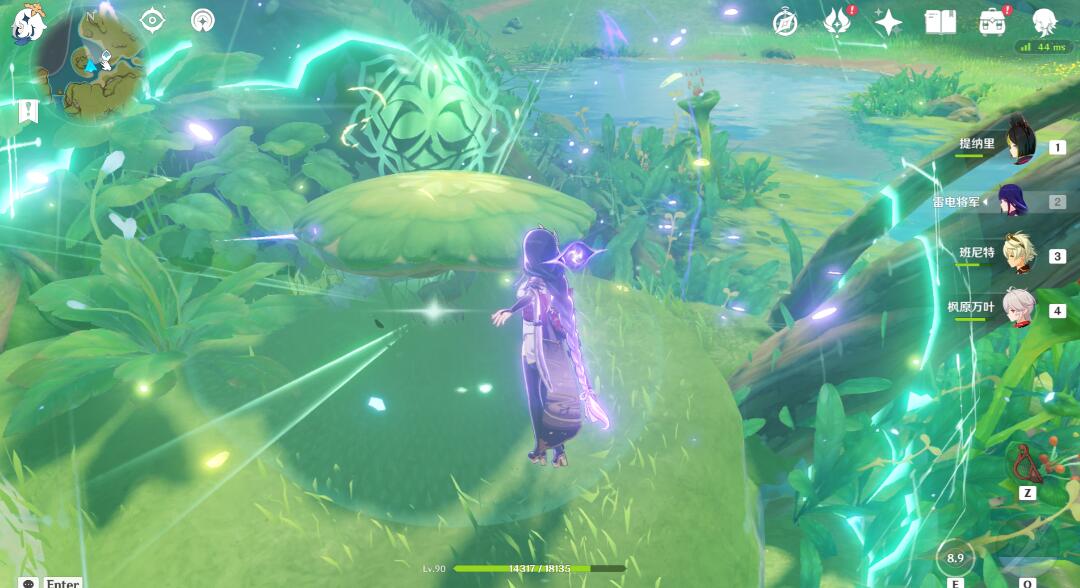
Task: Open the quest banner with exclamation mark
Action: tap(27, 114)
